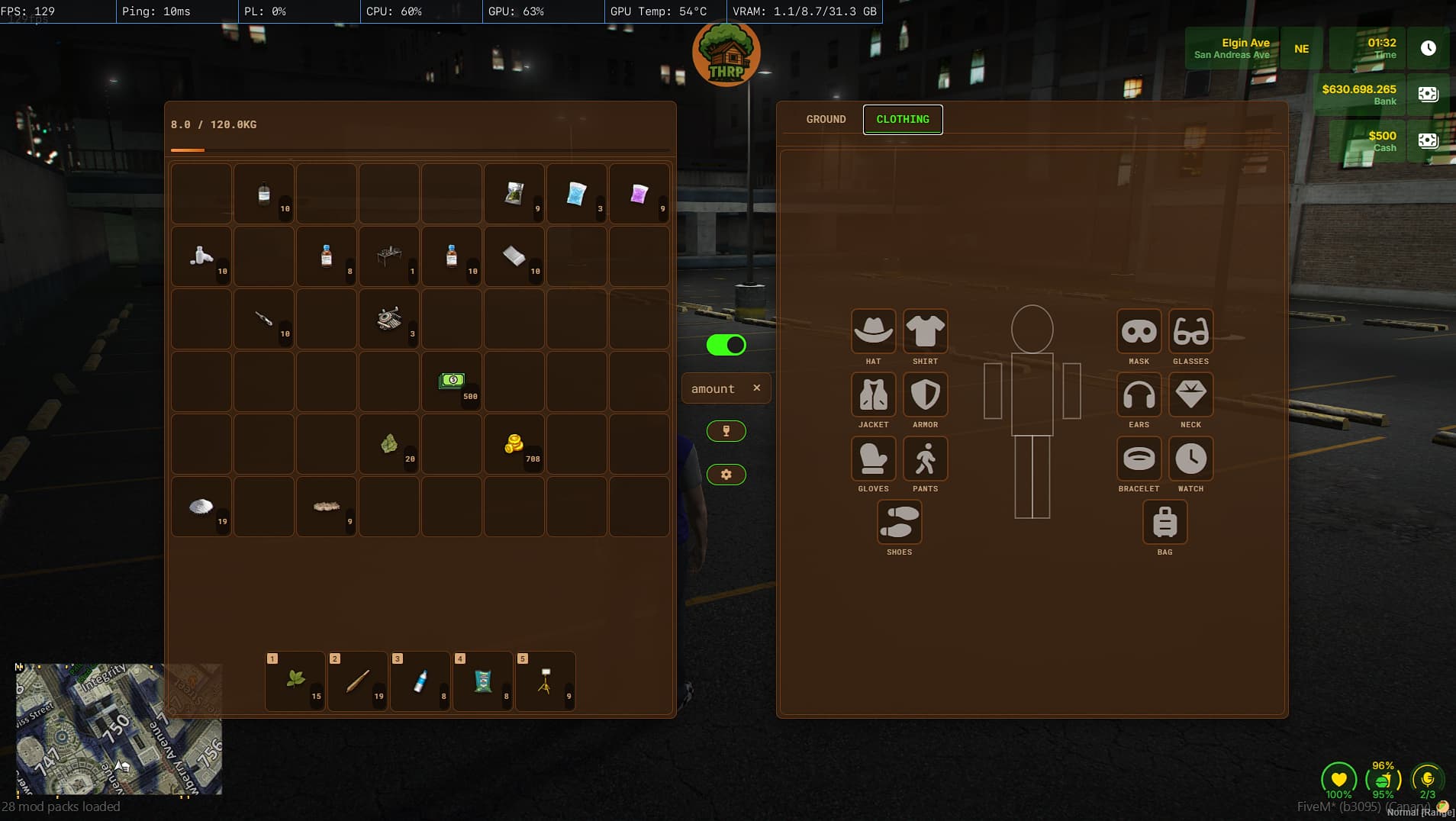Choose hotbar slot 3 water bottle
The height and width of the screenshot is (821, 1456).
coord(420,681)
